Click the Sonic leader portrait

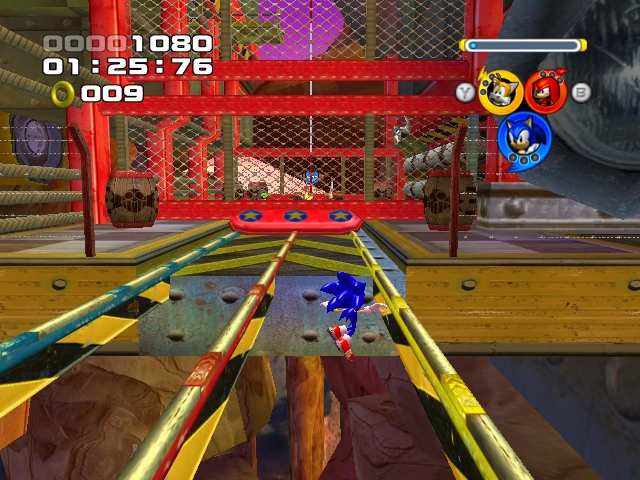(x=523, y=139)
